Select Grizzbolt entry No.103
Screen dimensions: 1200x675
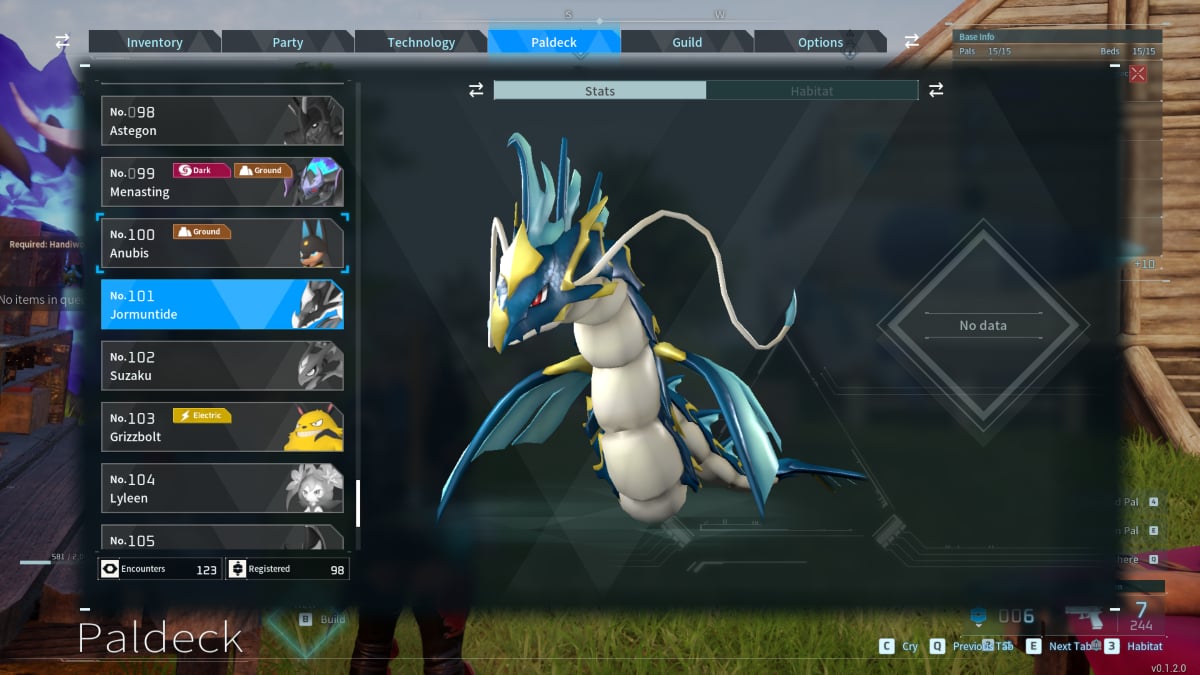(x=222, y=427)
